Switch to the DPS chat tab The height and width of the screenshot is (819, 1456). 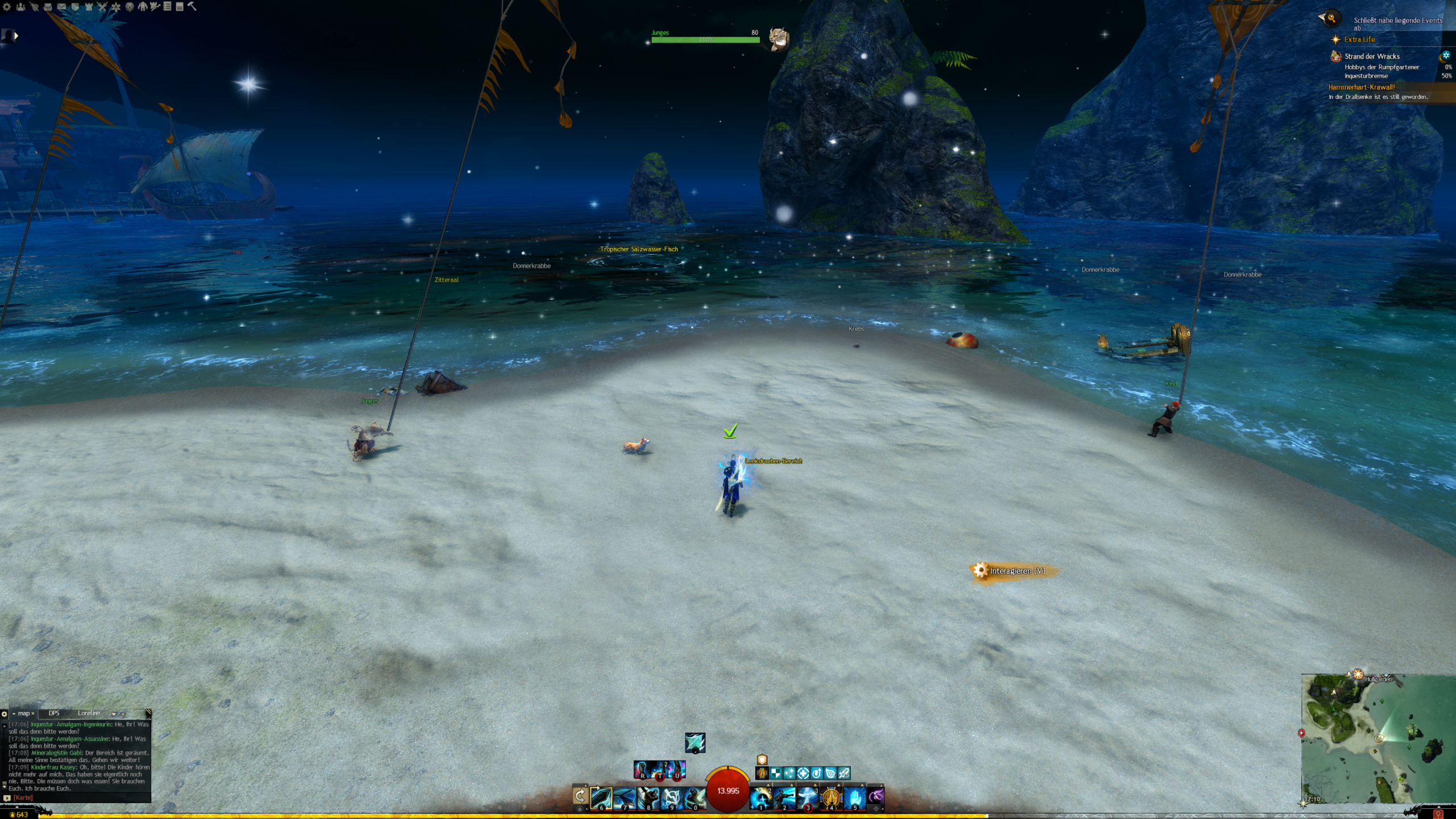pos(54,713)
